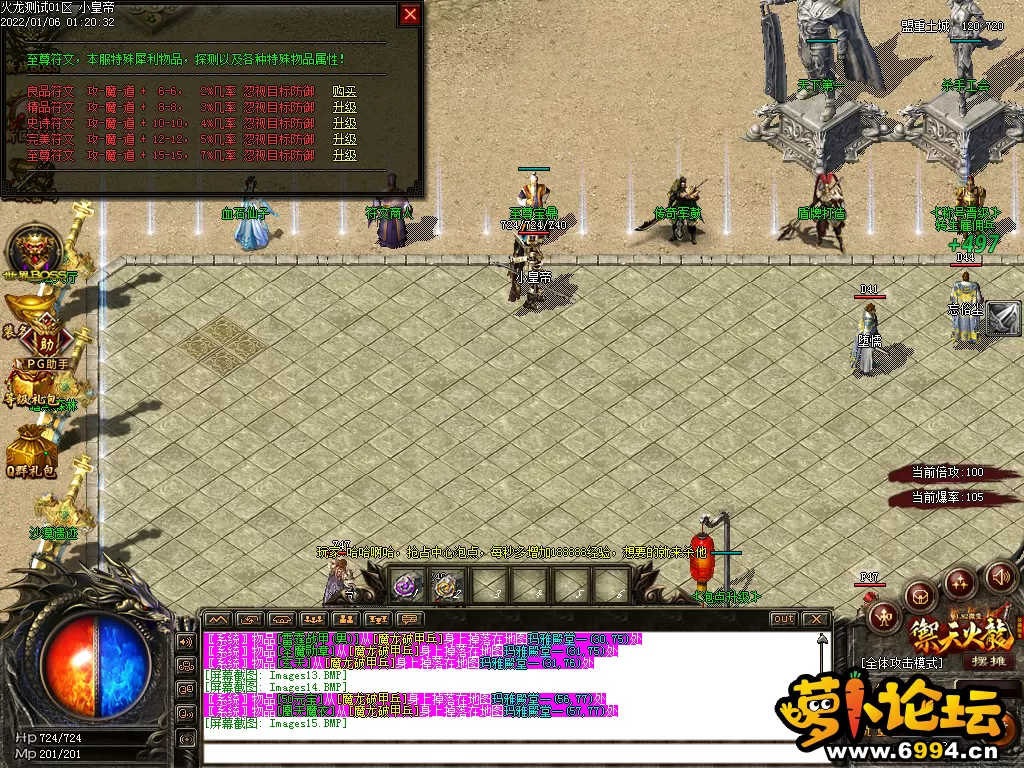Close the chat window with its X
This screenshot has width=1024, height=768.
click(x=815, y=619)
